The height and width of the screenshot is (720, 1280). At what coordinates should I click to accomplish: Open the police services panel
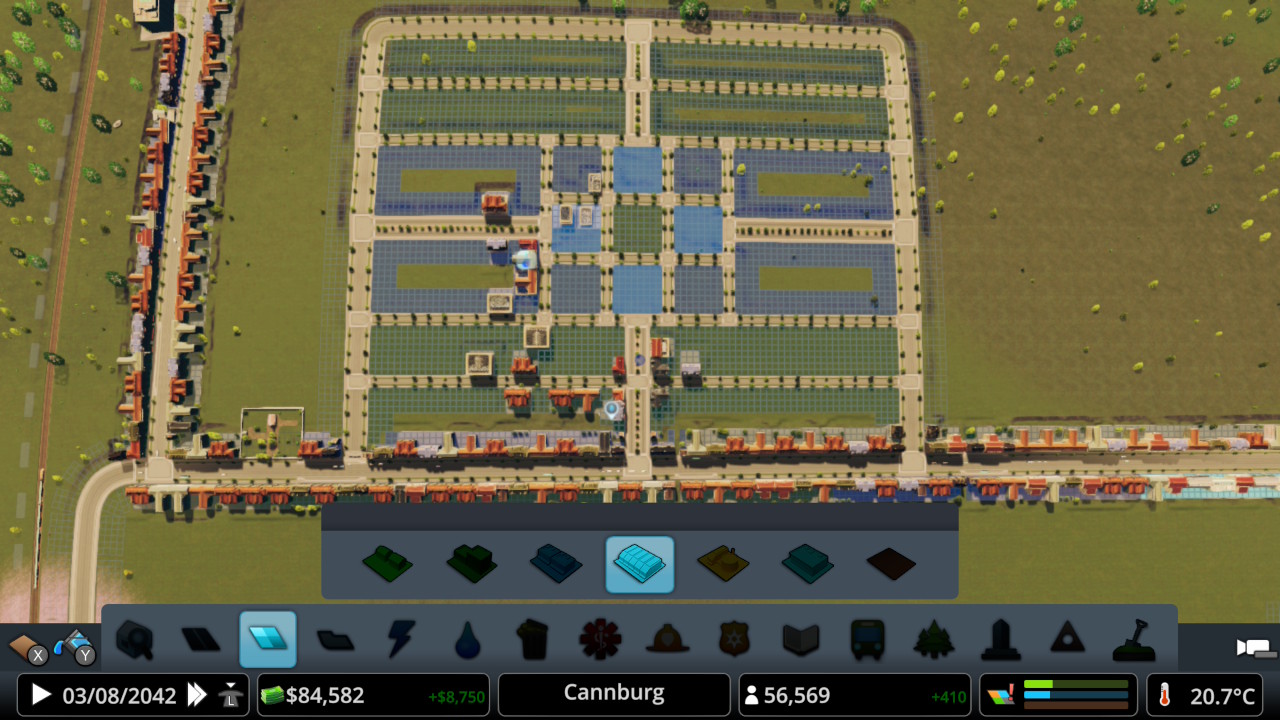click(734, 641)
